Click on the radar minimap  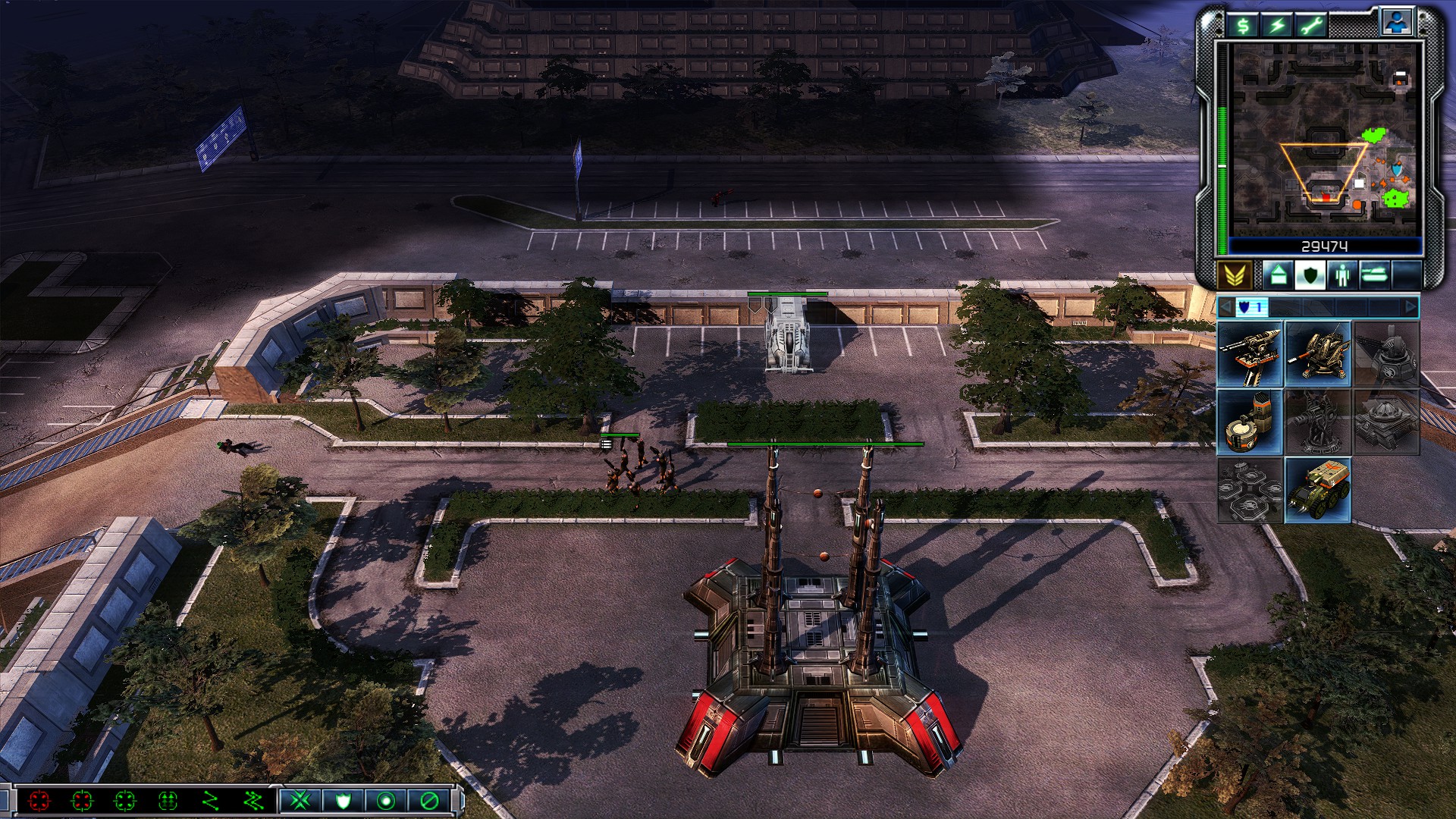1324,140
